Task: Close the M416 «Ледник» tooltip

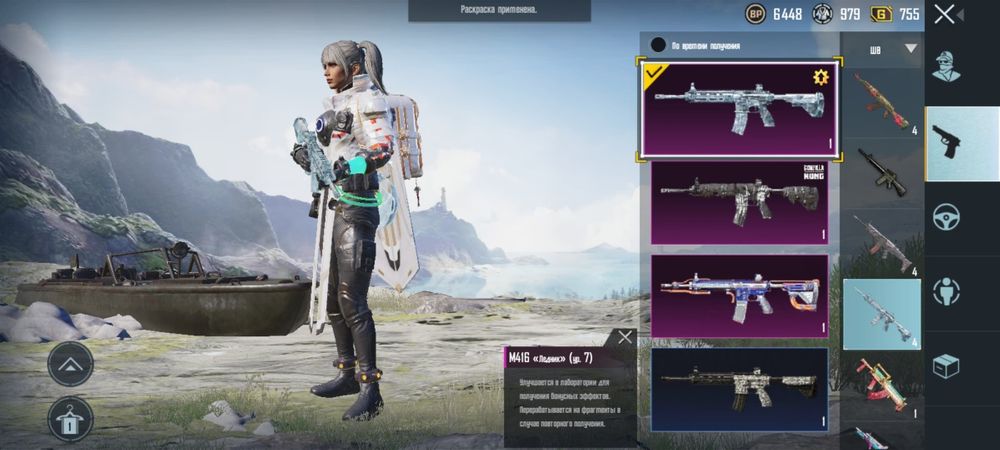Action: [625, 338]
